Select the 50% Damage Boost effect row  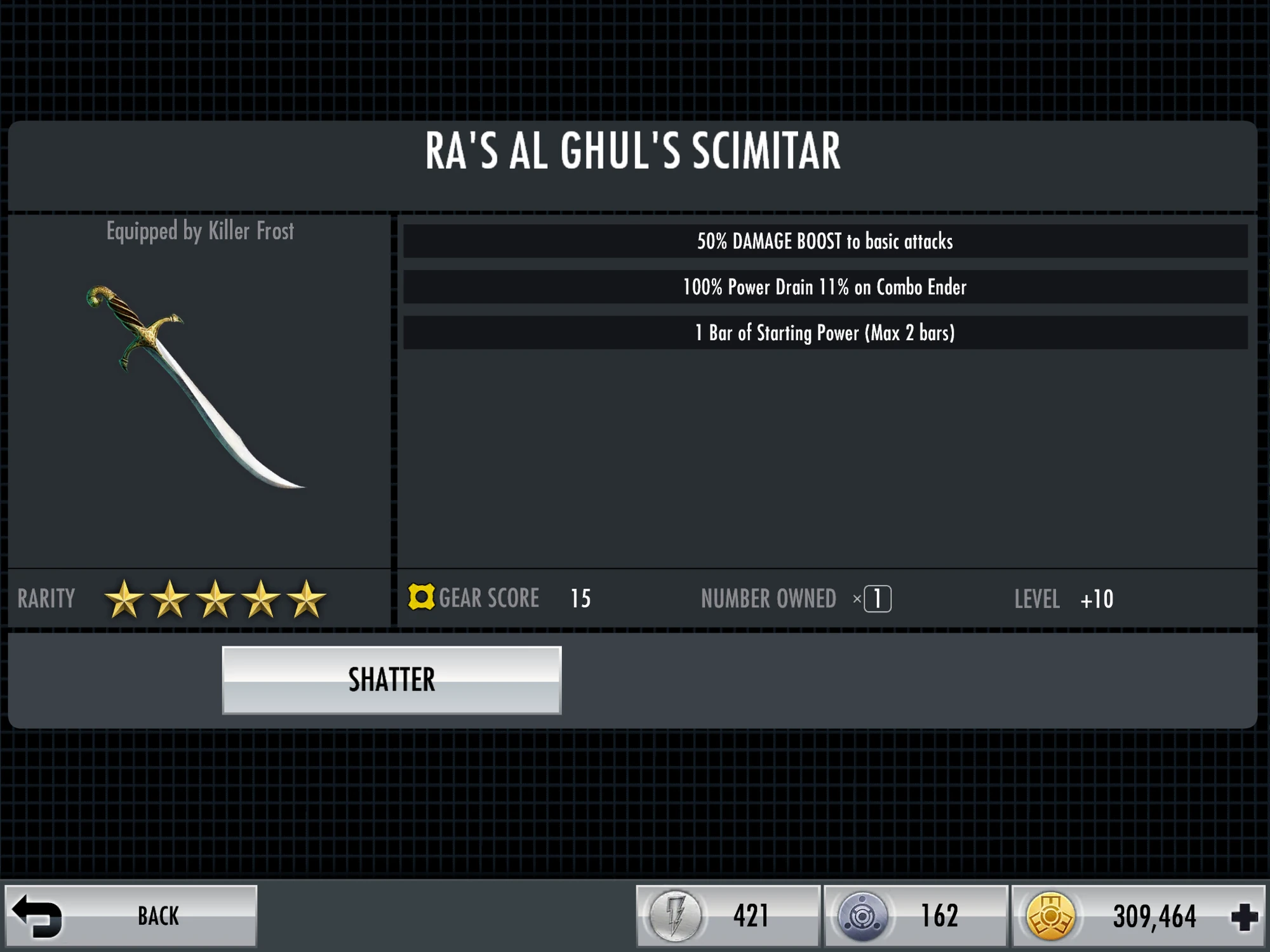tap(825, 242)
